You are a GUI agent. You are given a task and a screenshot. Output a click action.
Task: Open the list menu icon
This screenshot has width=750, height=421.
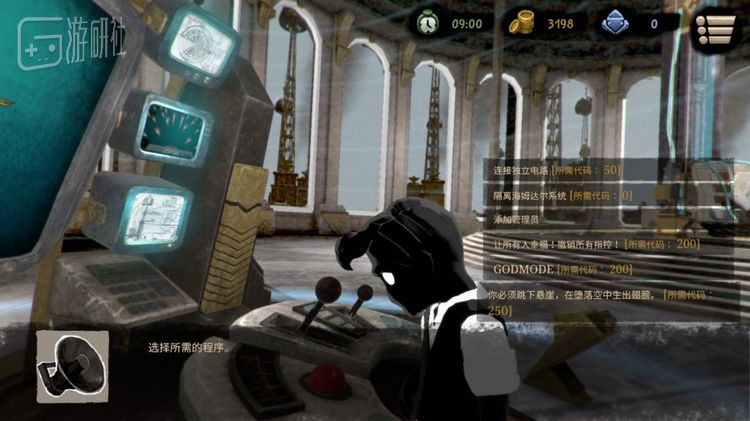[717, 25]
